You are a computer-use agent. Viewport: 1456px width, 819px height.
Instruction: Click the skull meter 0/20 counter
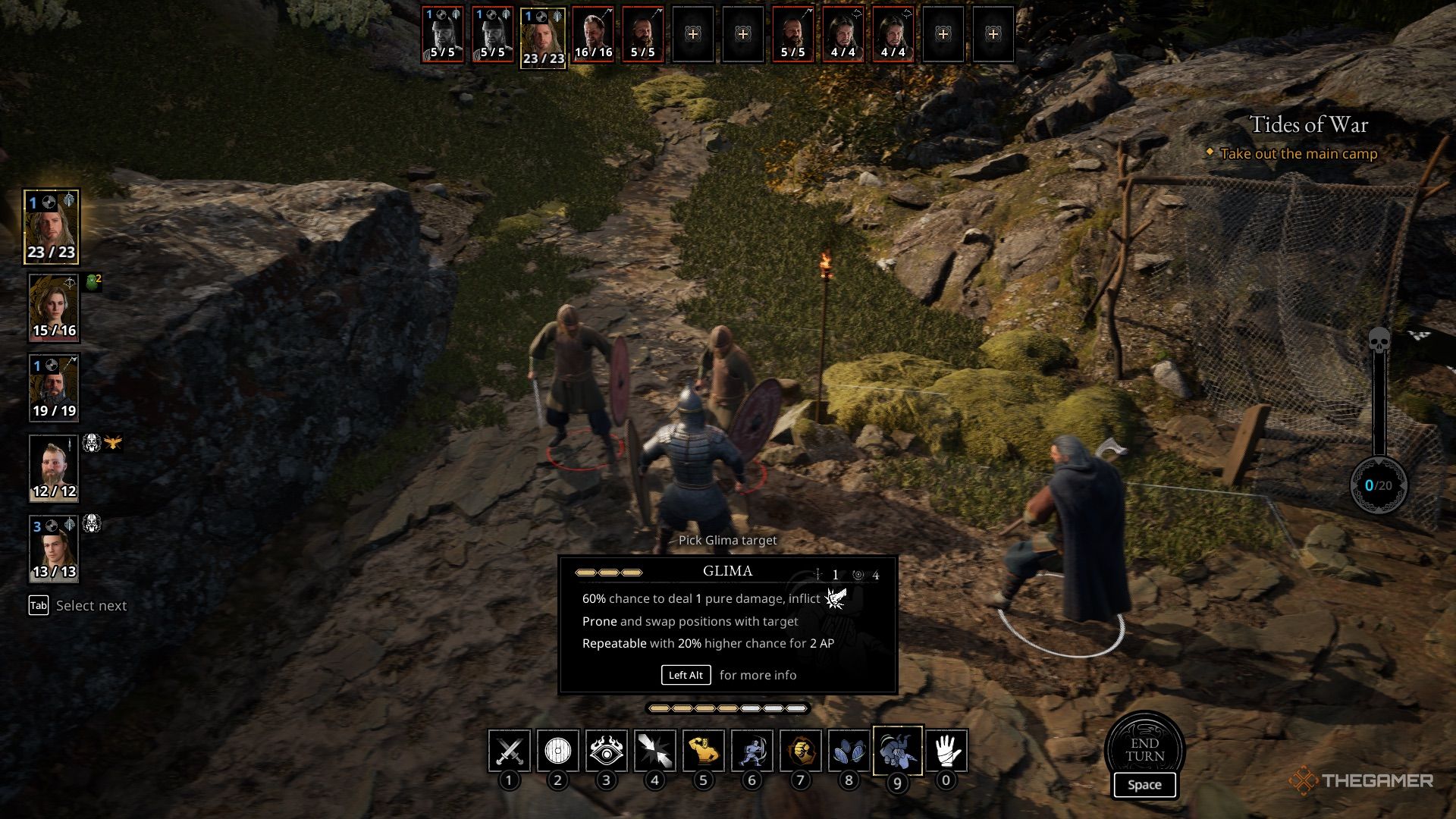pyautogui.click(x=1378, y=485)
